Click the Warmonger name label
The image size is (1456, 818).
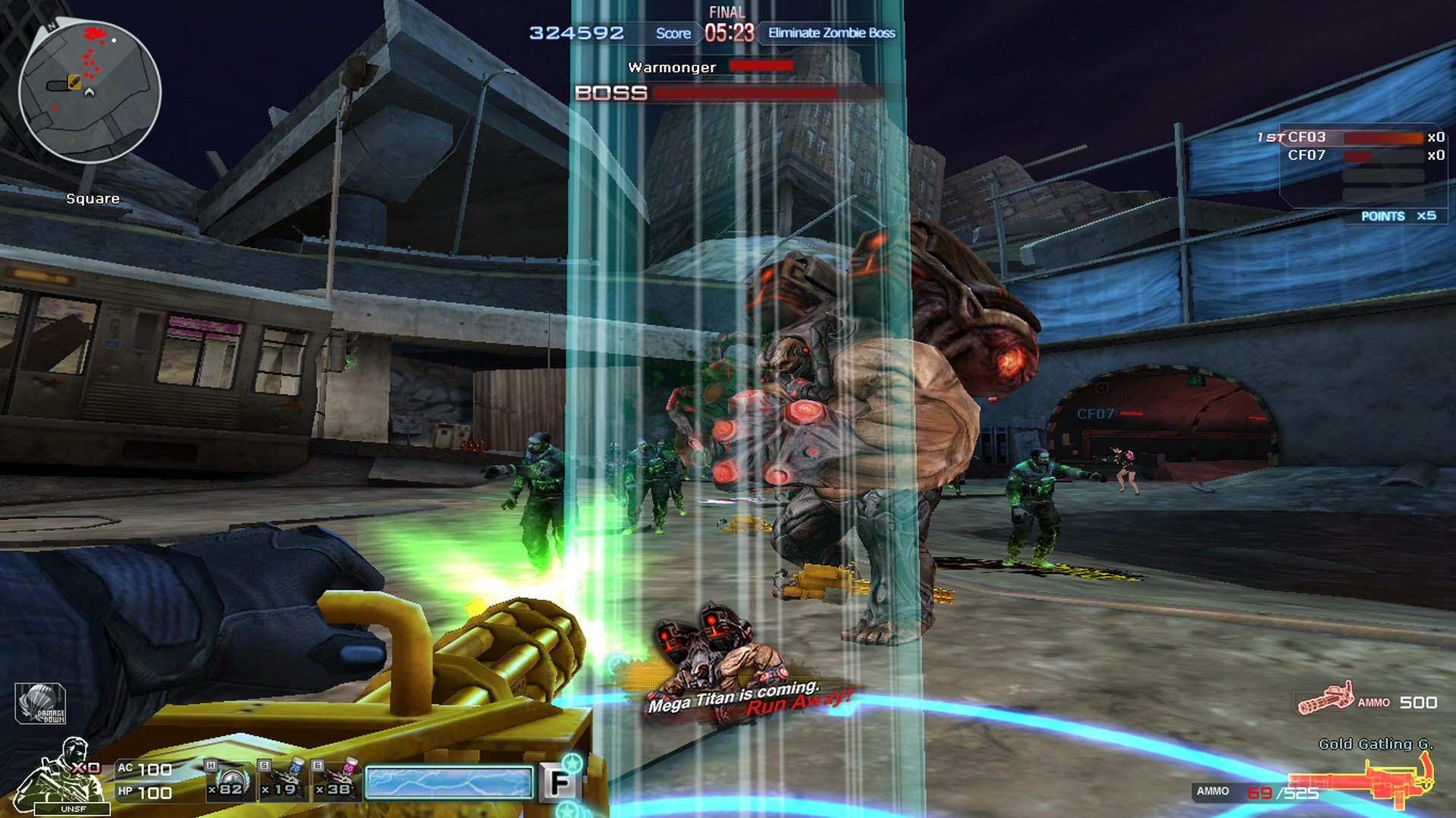click(x=670, y=67)
